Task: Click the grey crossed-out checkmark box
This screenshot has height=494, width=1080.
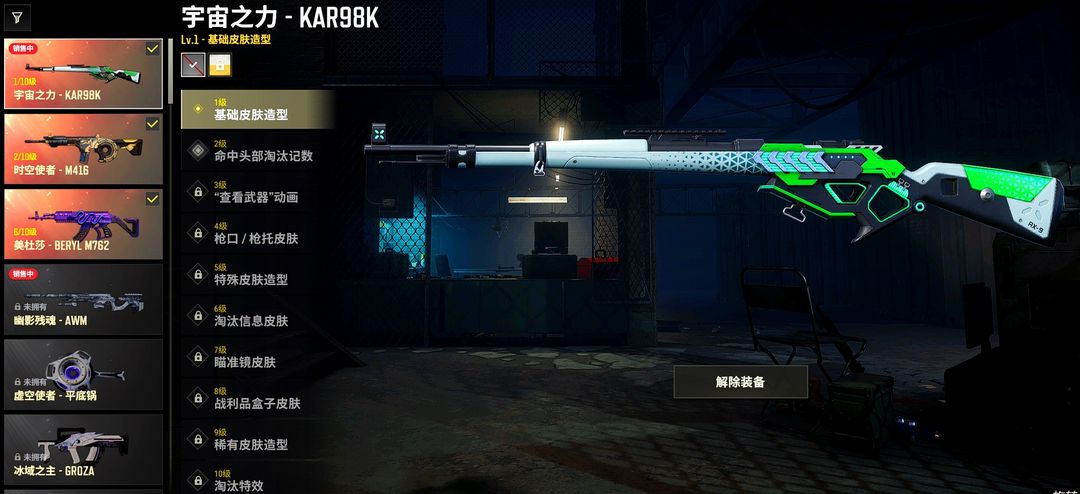Action: click(x=193, y=65)
